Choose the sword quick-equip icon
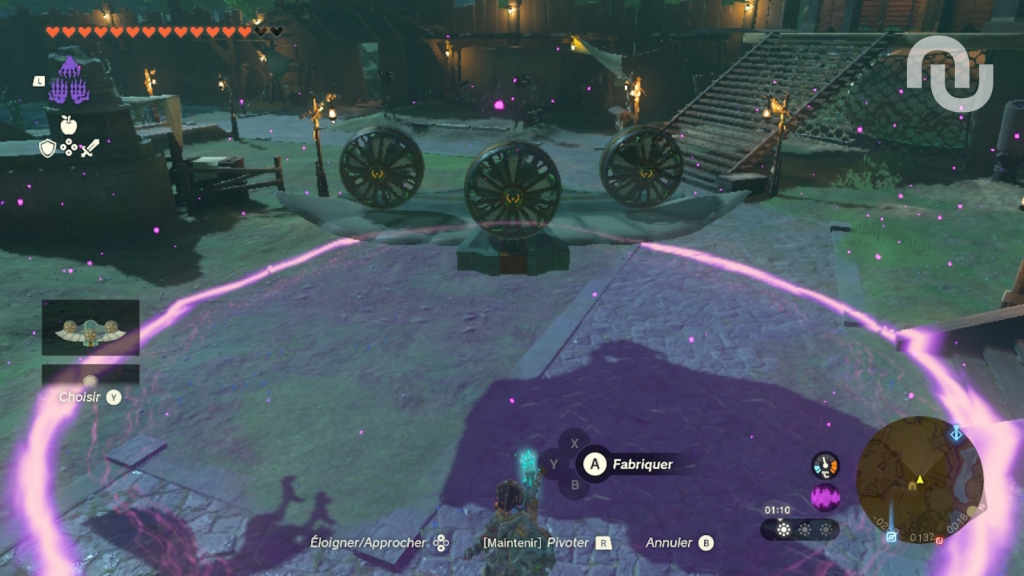Image resolution: width=1024 pixels, height=576 pixels. [x=90, y=148]
